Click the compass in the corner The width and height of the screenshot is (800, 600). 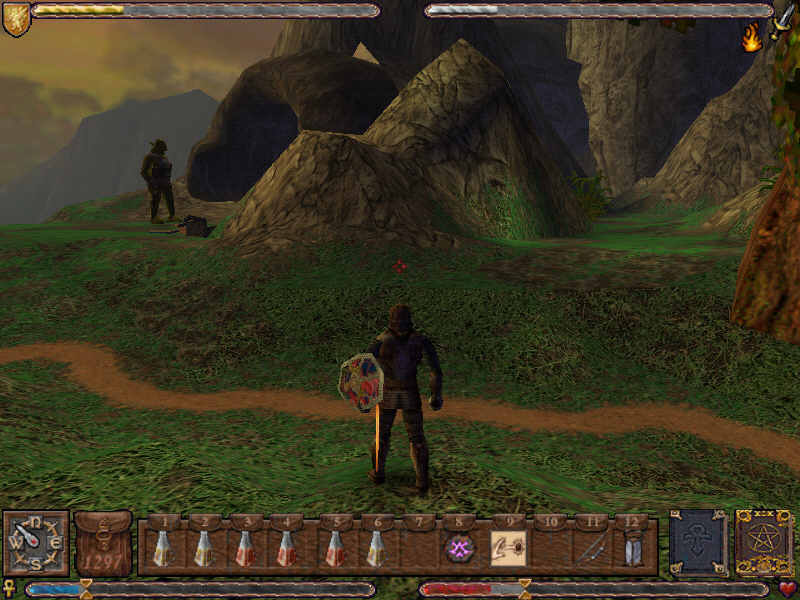[36, 544]
